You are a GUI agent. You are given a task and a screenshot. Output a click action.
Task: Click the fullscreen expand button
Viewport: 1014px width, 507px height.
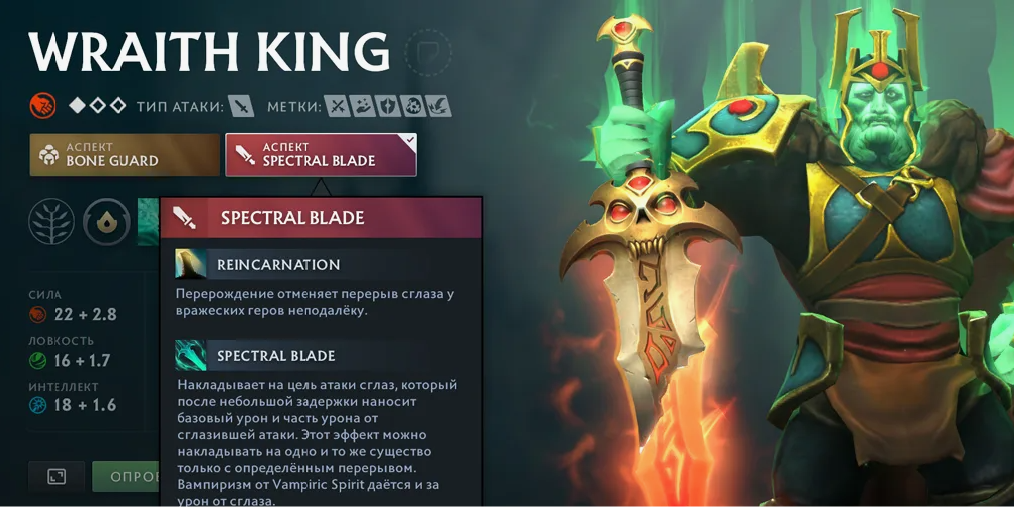[x=56, y=476]
